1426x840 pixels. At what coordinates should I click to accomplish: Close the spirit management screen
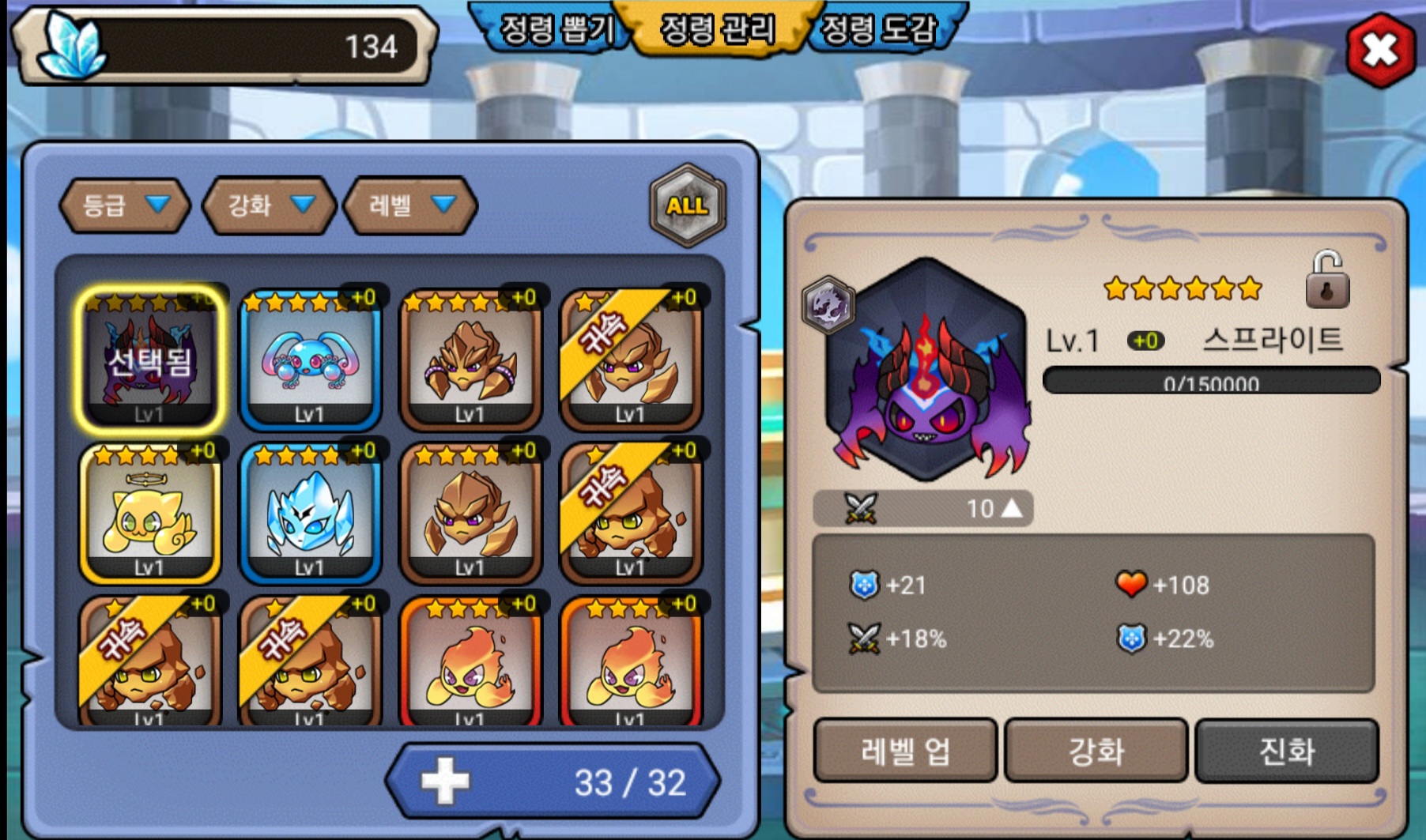1380,50
